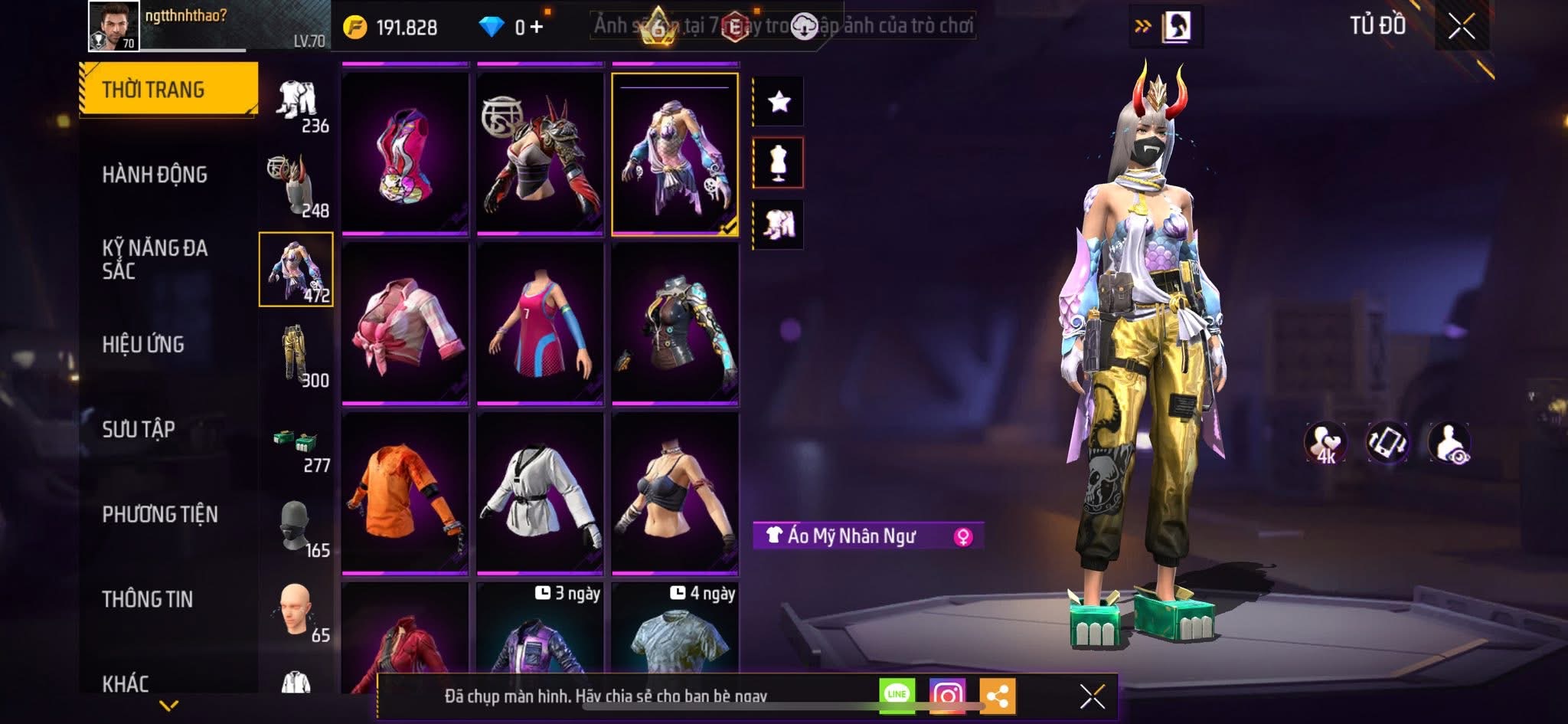Switch to the Hành Động tab

155,175
